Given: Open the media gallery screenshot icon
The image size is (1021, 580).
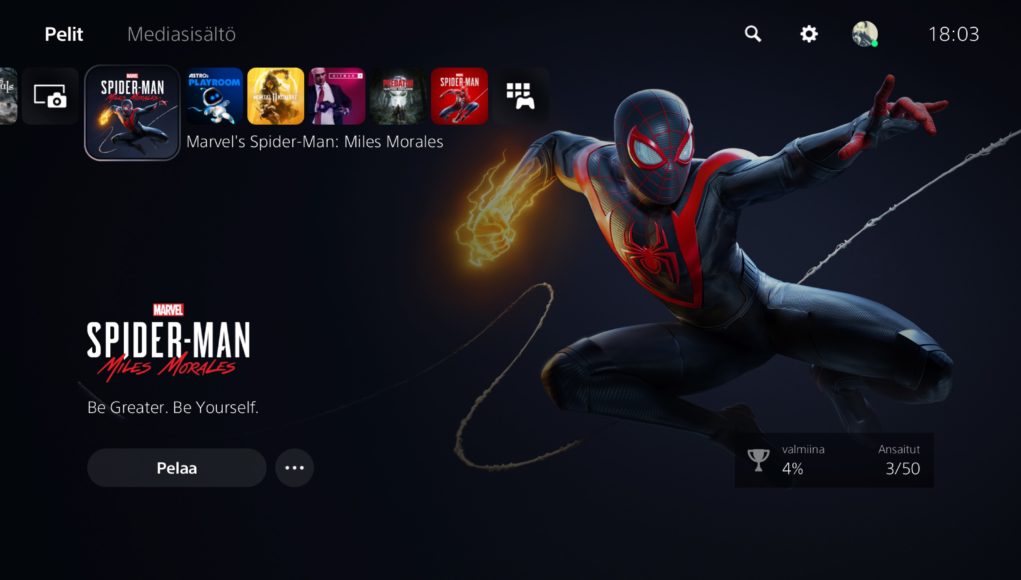Looking at the screenshot, I should pos(50,96).
